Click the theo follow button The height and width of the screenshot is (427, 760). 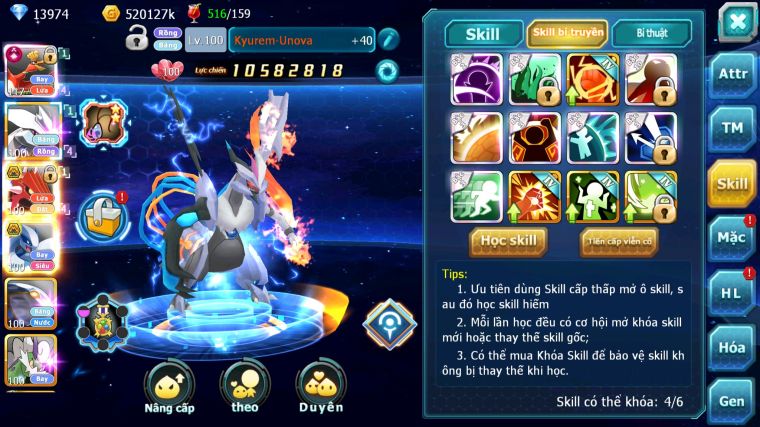(x=245, y=387)
